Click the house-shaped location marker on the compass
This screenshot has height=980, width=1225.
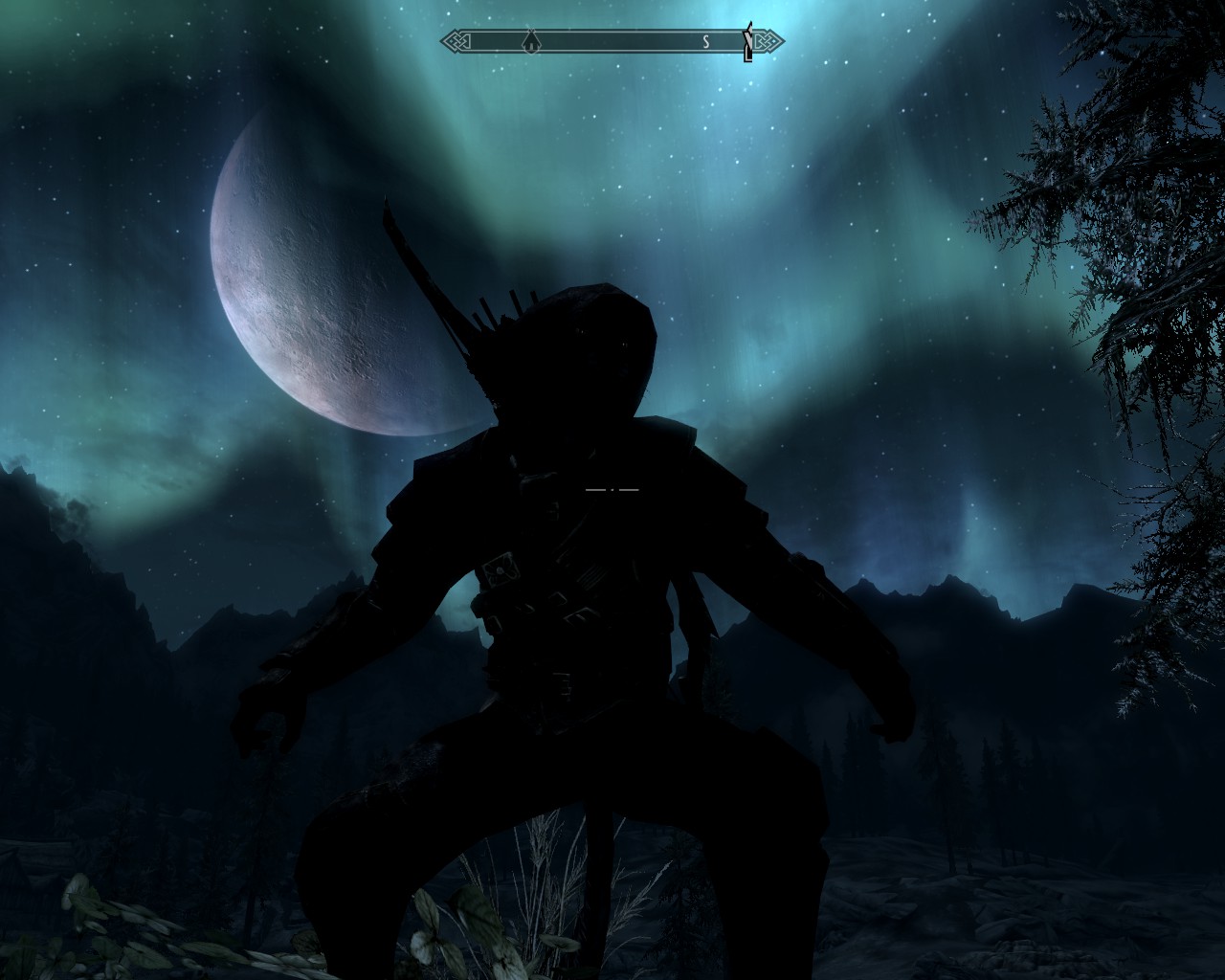coord(529,41)
